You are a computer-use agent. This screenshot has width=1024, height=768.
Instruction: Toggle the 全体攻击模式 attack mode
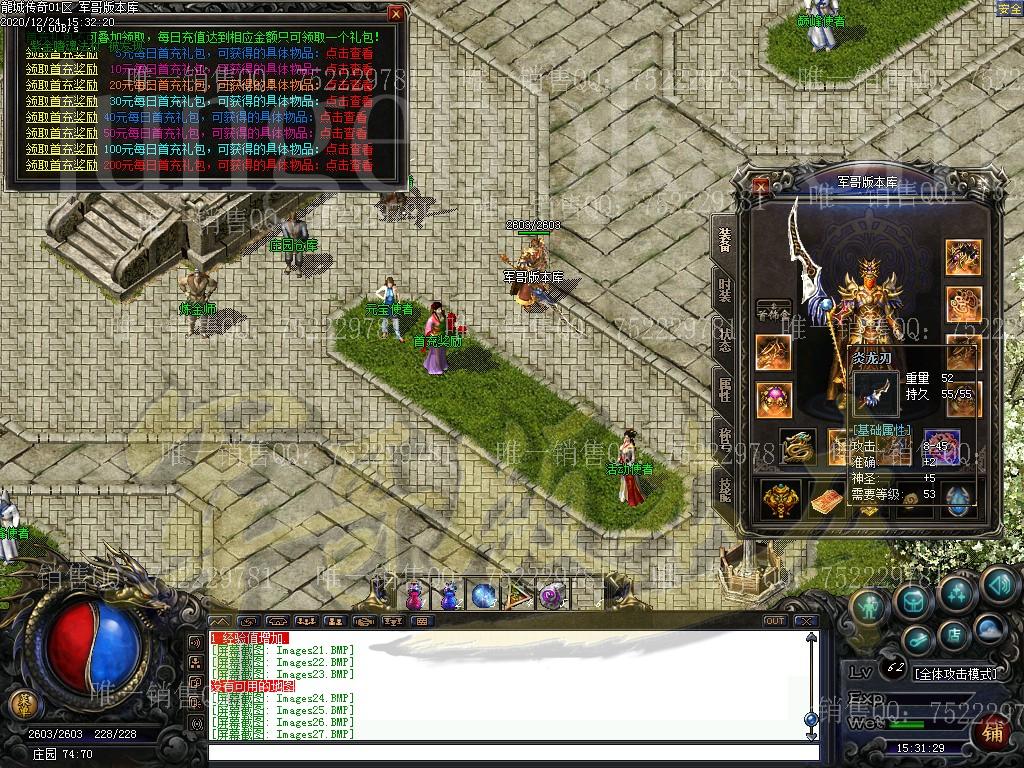pyautogui.click(x=955, y=673)
